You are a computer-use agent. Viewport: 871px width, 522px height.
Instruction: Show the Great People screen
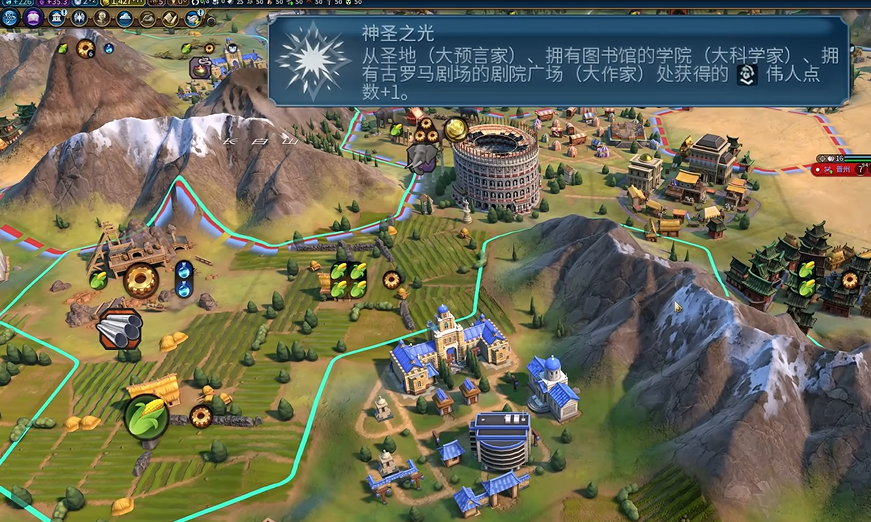(x=101, y=17)
